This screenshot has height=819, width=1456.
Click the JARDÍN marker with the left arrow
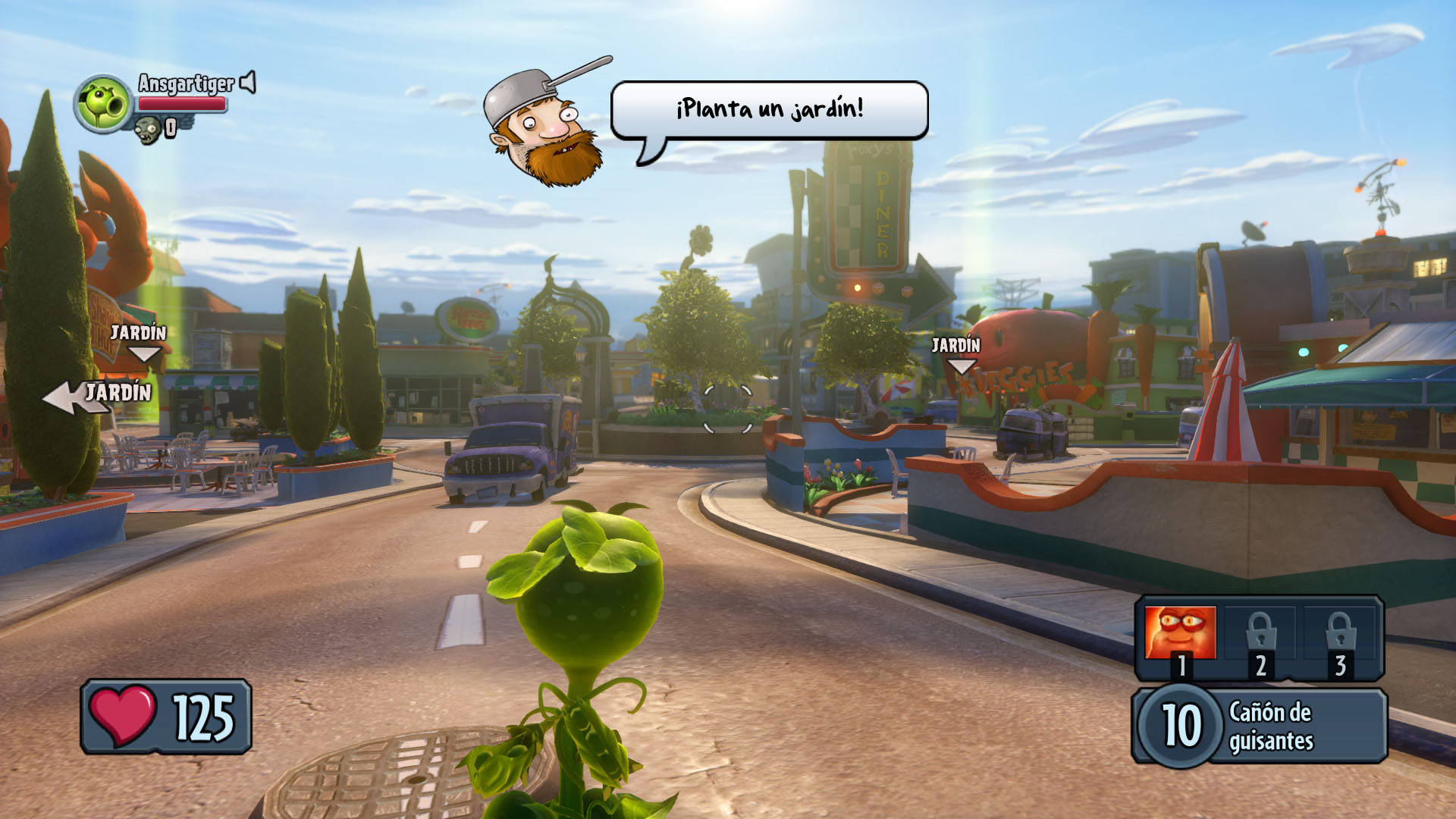(x=99, y=394)
